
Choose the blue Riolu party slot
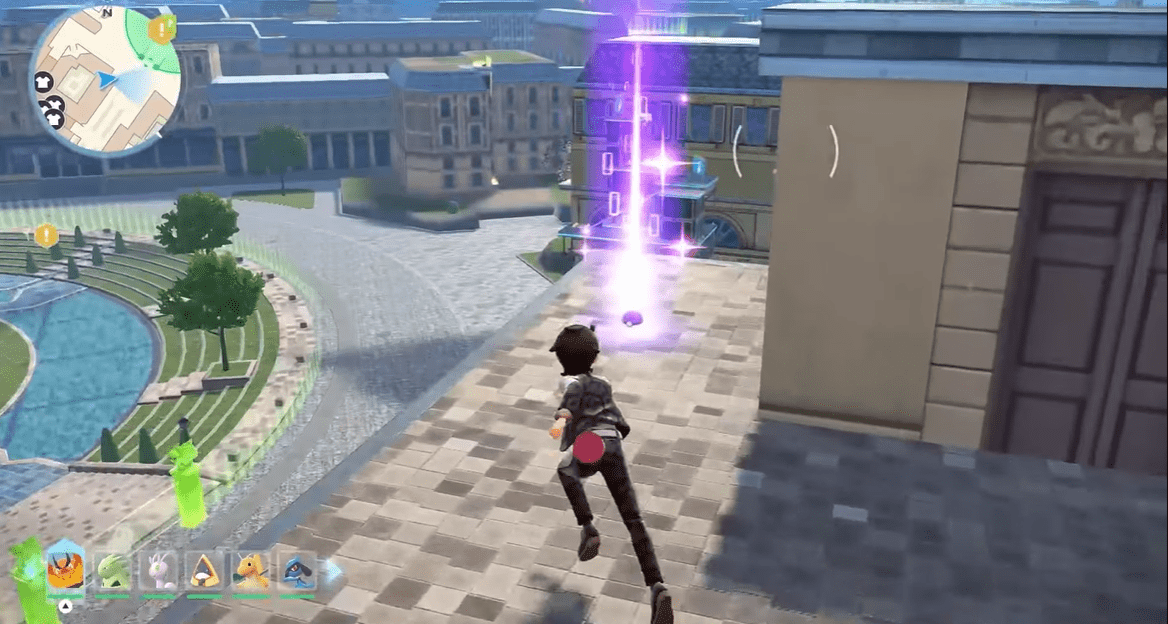297,571
